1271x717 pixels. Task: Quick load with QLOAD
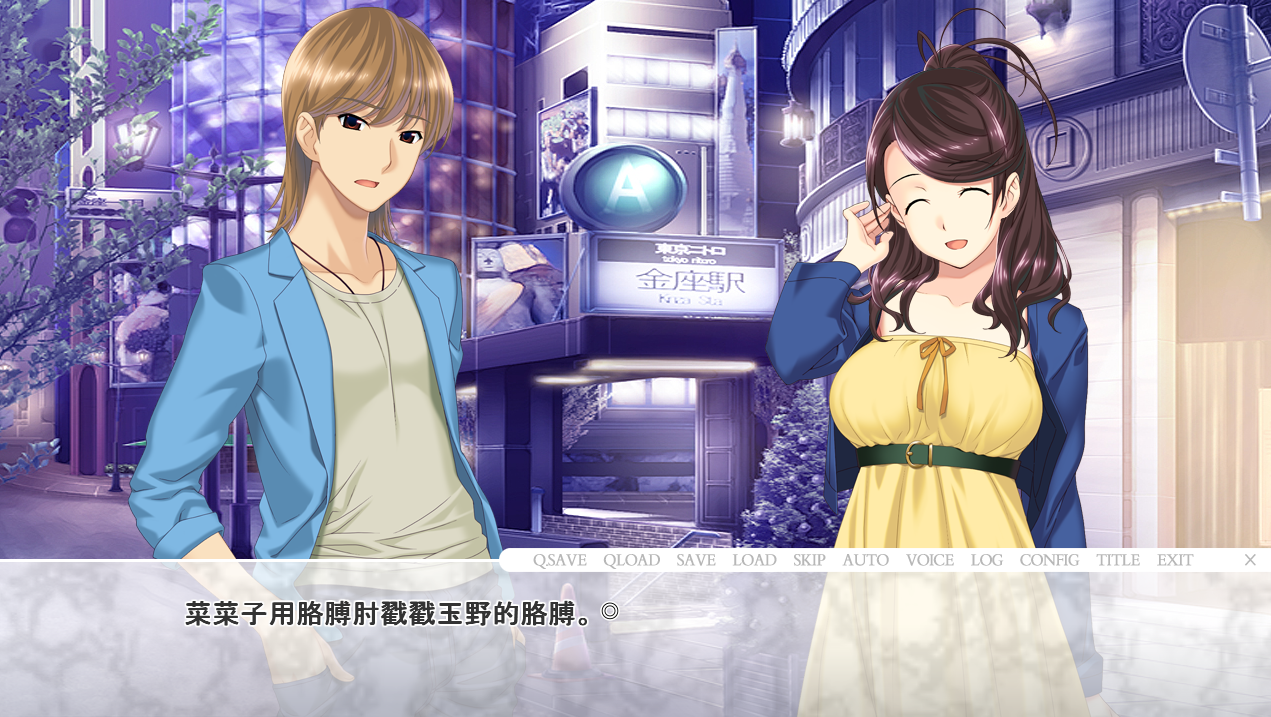click(631, 560)
